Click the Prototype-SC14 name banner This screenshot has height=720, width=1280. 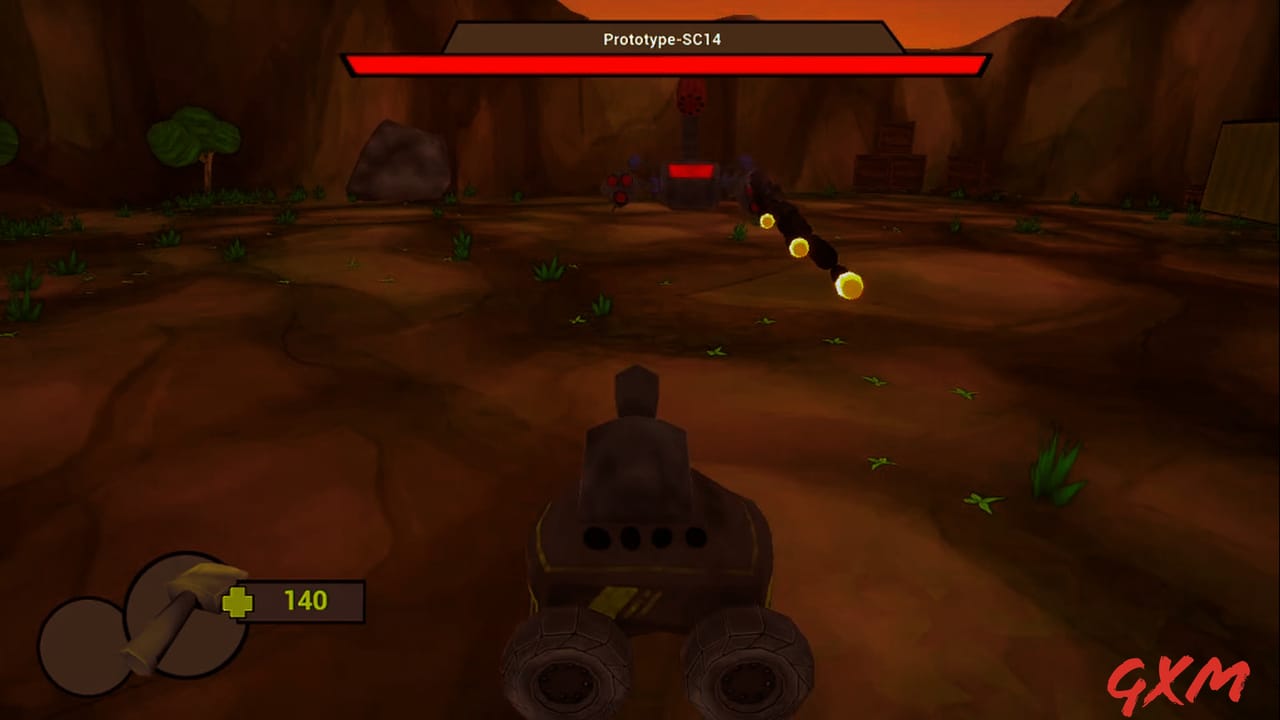(x=664, y=40)
